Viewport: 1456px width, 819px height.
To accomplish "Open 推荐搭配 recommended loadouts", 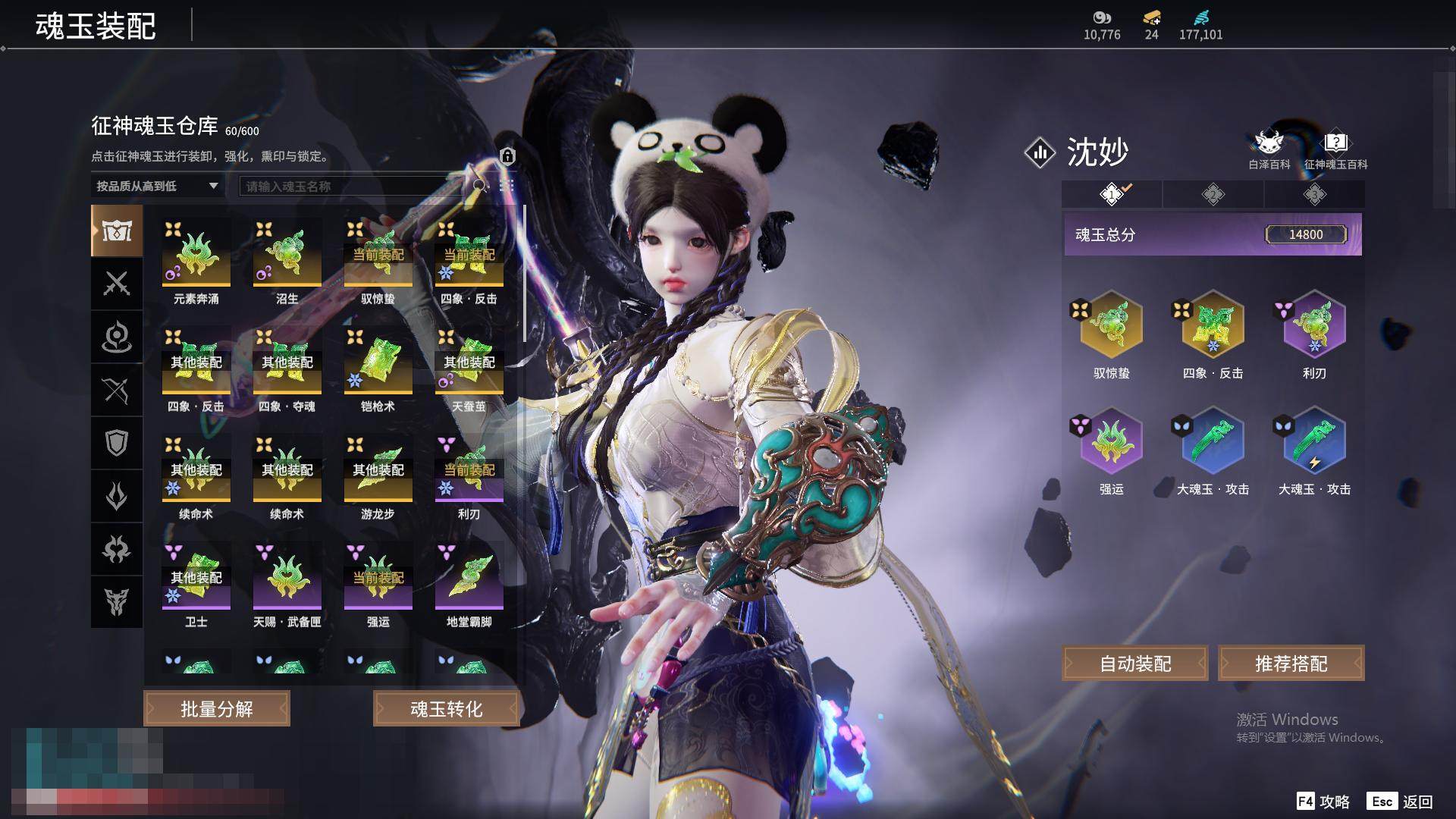I will [1291, 664].
